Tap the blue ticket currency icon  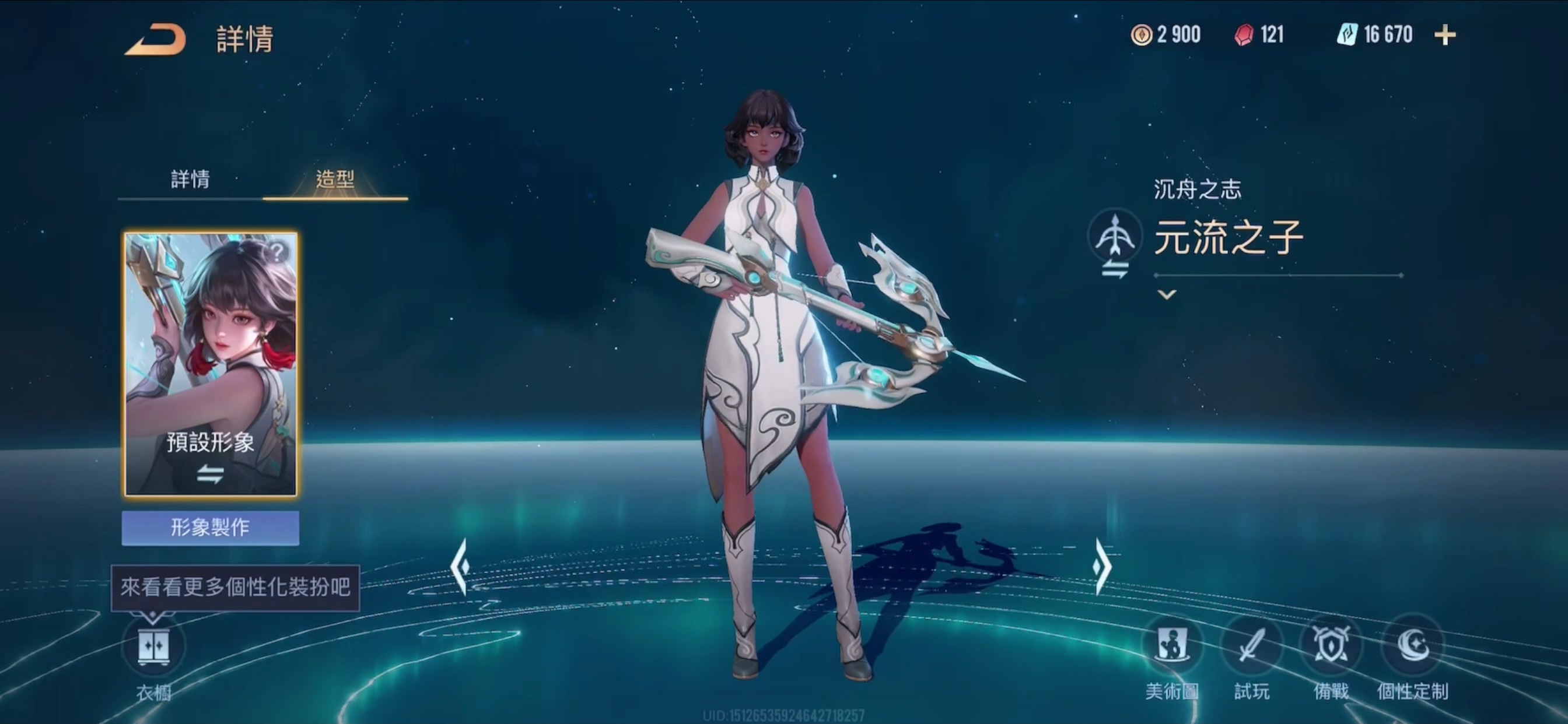[x=1347, y=34]
